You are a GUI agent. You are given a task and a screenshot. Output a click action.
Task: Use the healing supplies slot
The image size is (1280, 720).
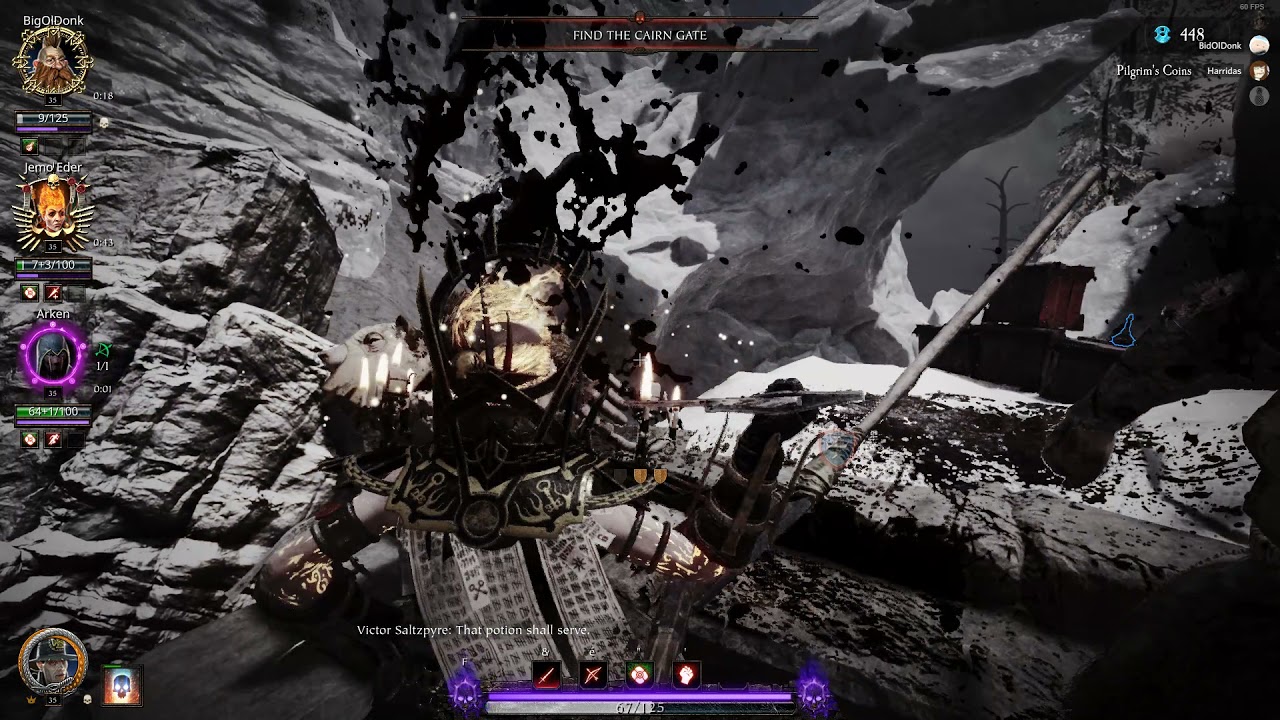639,675
